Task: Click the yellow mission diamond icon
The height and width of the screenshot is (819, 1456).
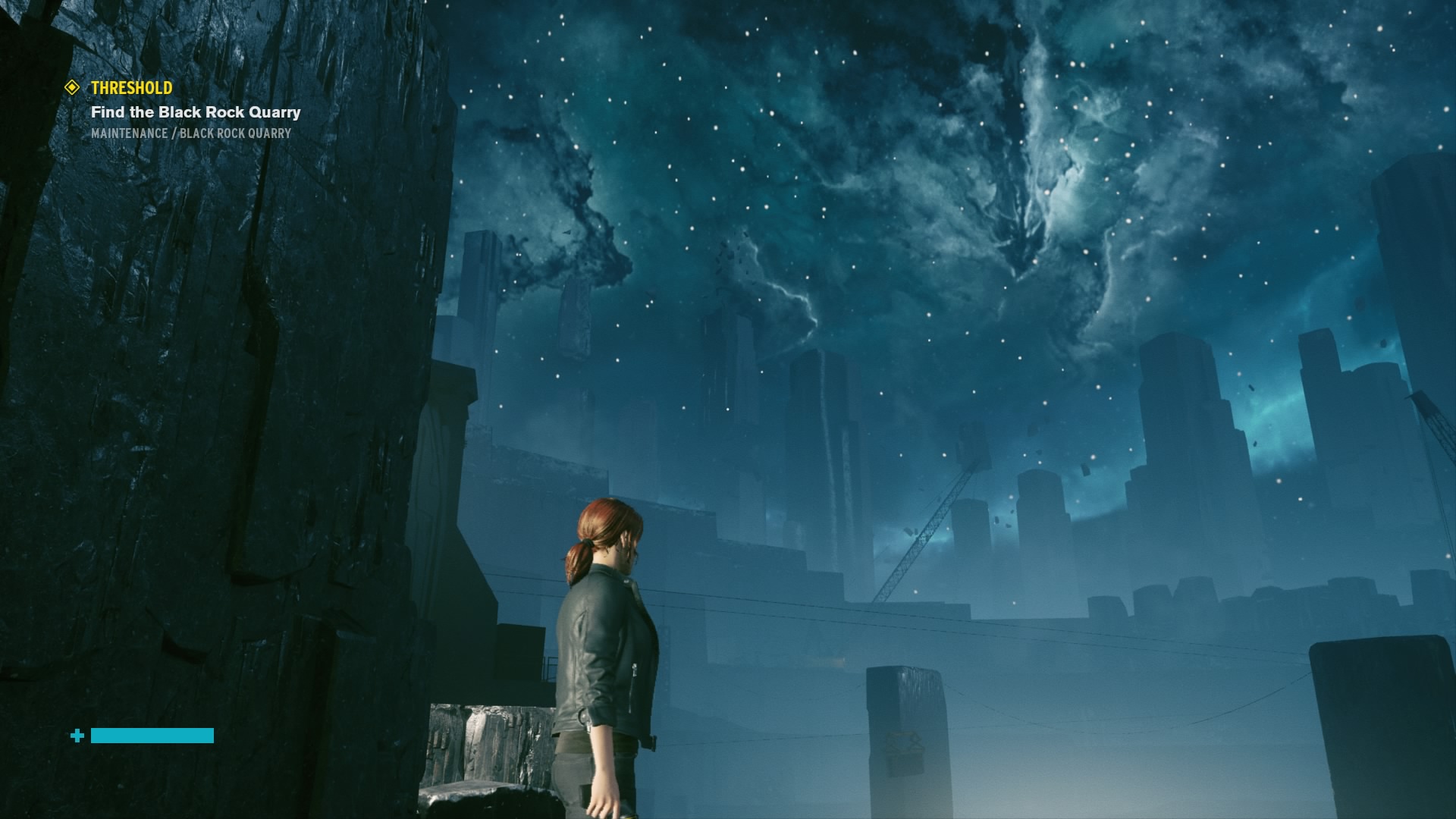Action: [x=72, y=88]
